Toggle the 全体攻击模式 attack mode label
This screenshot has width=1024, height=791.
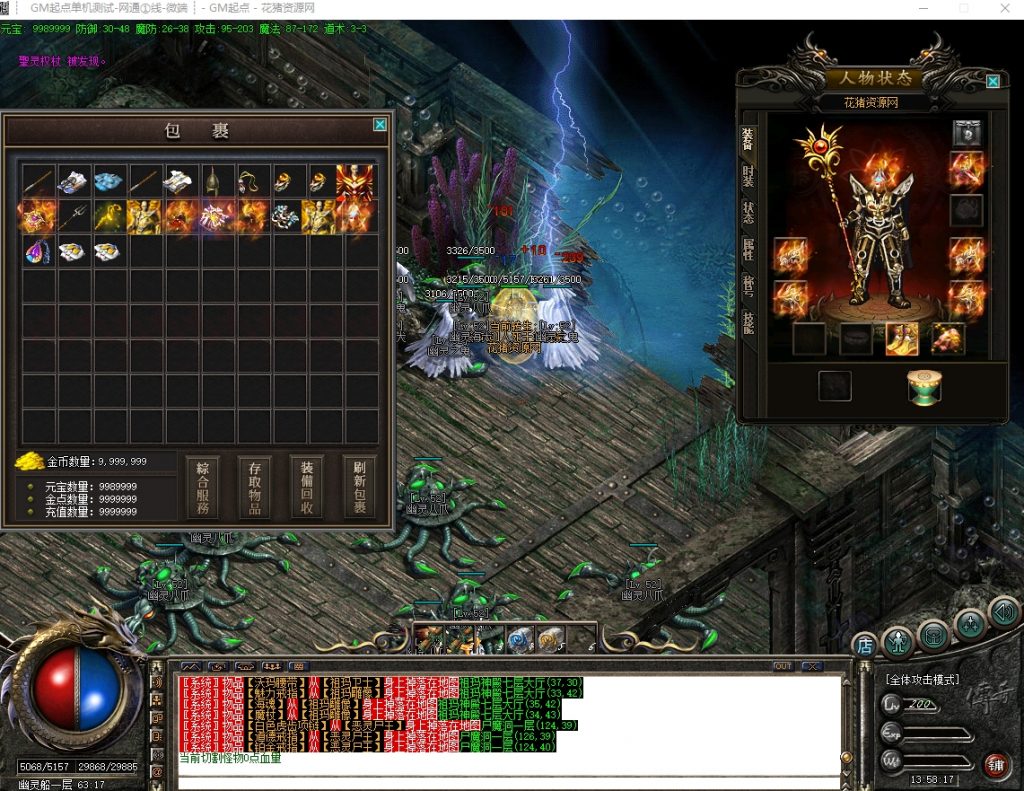[x=921, y=680]
